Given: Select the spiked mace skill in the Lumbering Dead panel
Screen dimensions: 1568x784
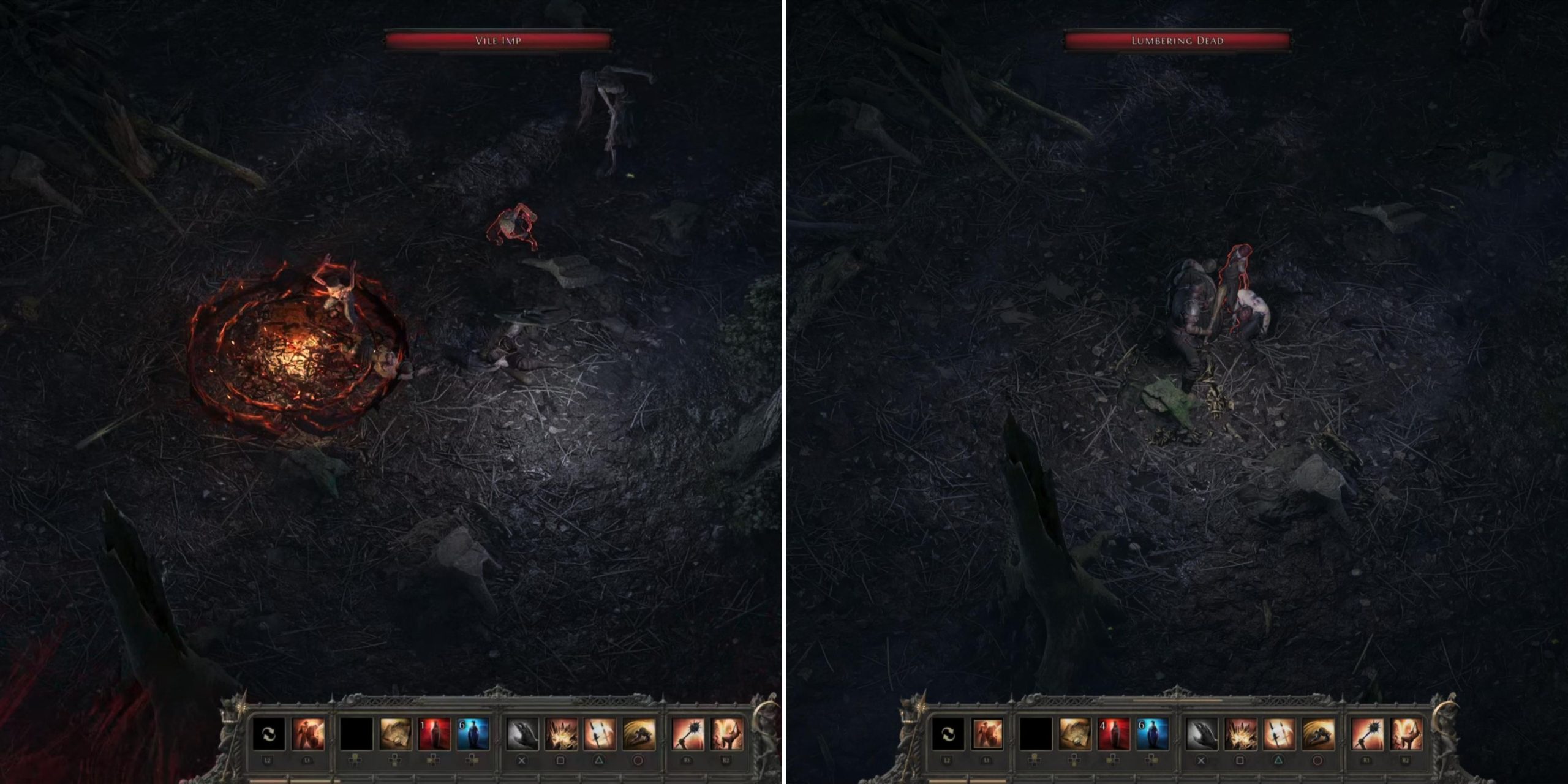Looking at the screenshot, I should tap(1367, 734).
